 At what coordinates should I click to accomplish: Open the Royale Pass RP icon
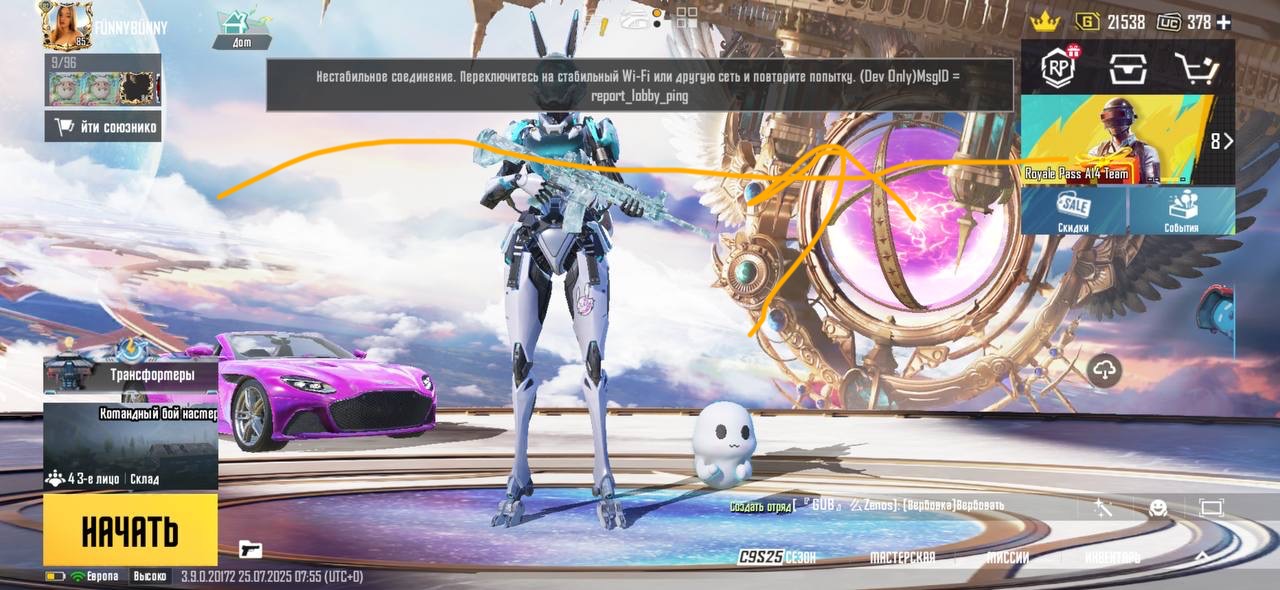pyautogui.click(x=1058, y=68)
